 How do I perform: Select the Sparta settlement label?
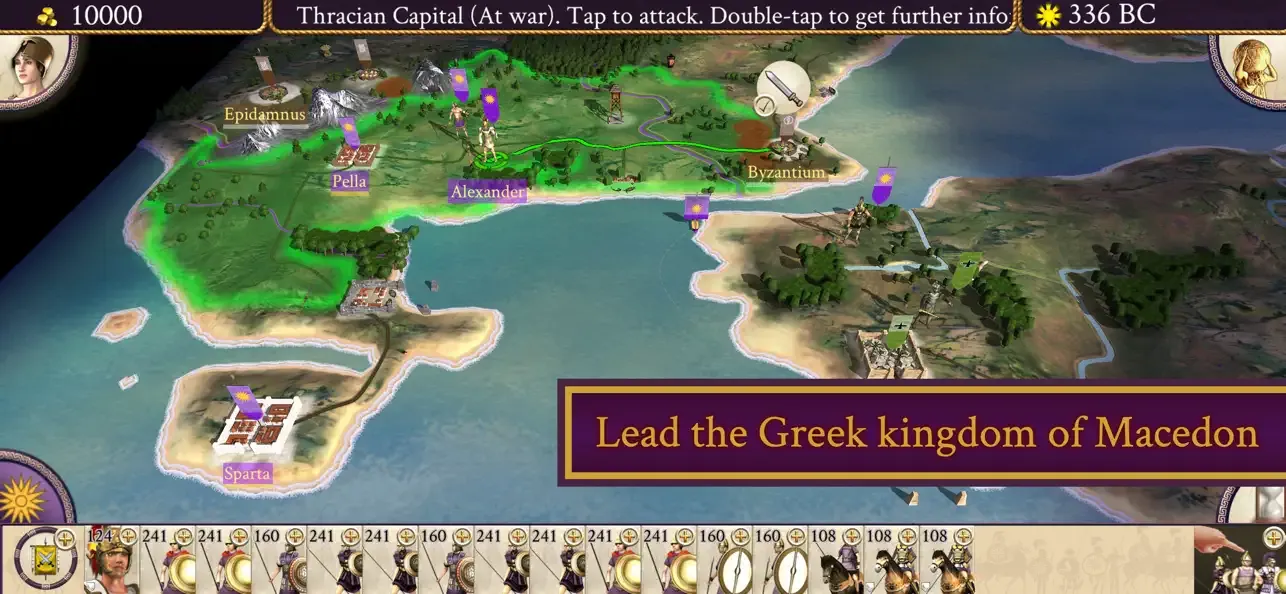coord(247,473)
